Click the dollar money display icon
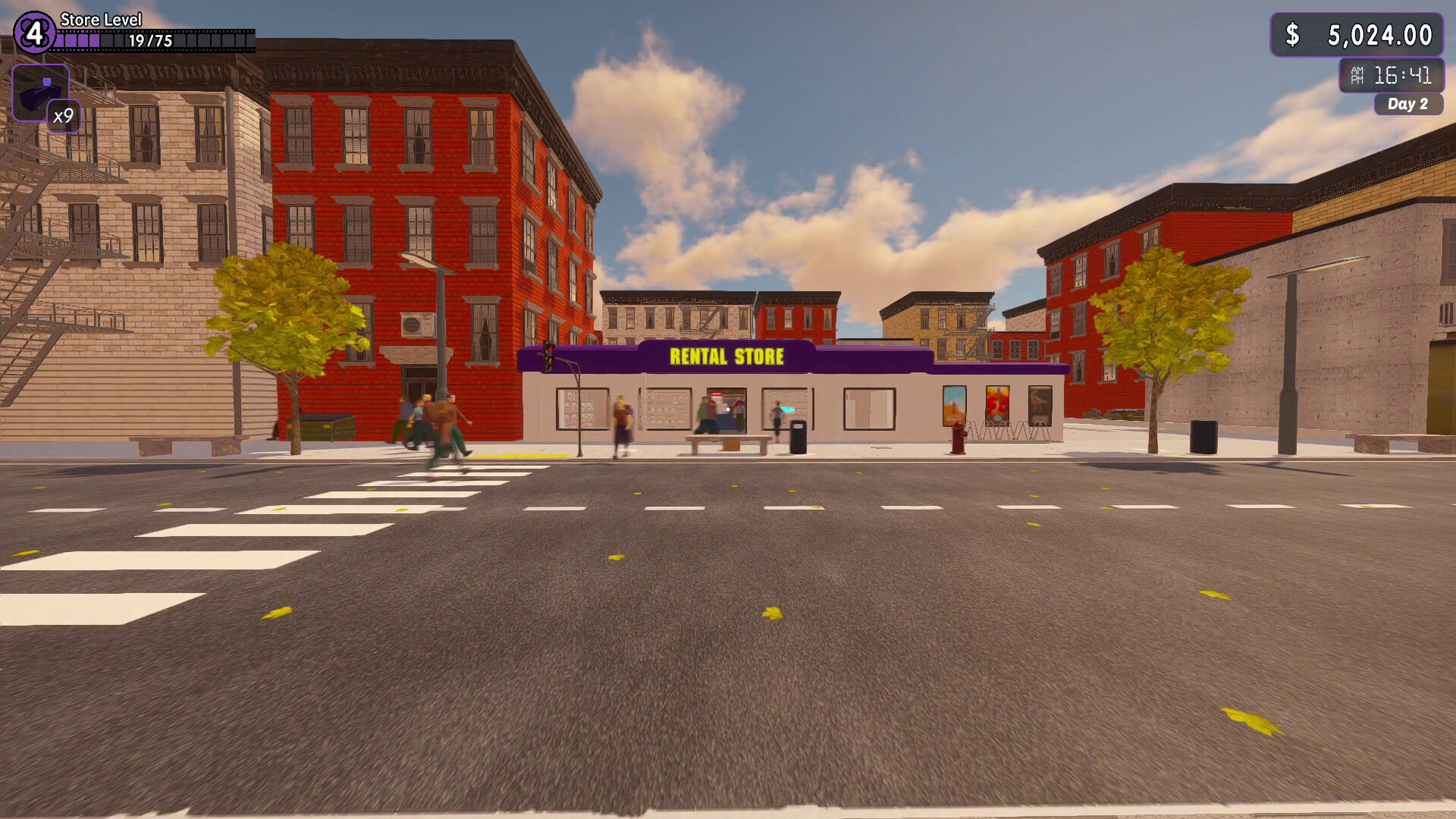 point(1294,33)
